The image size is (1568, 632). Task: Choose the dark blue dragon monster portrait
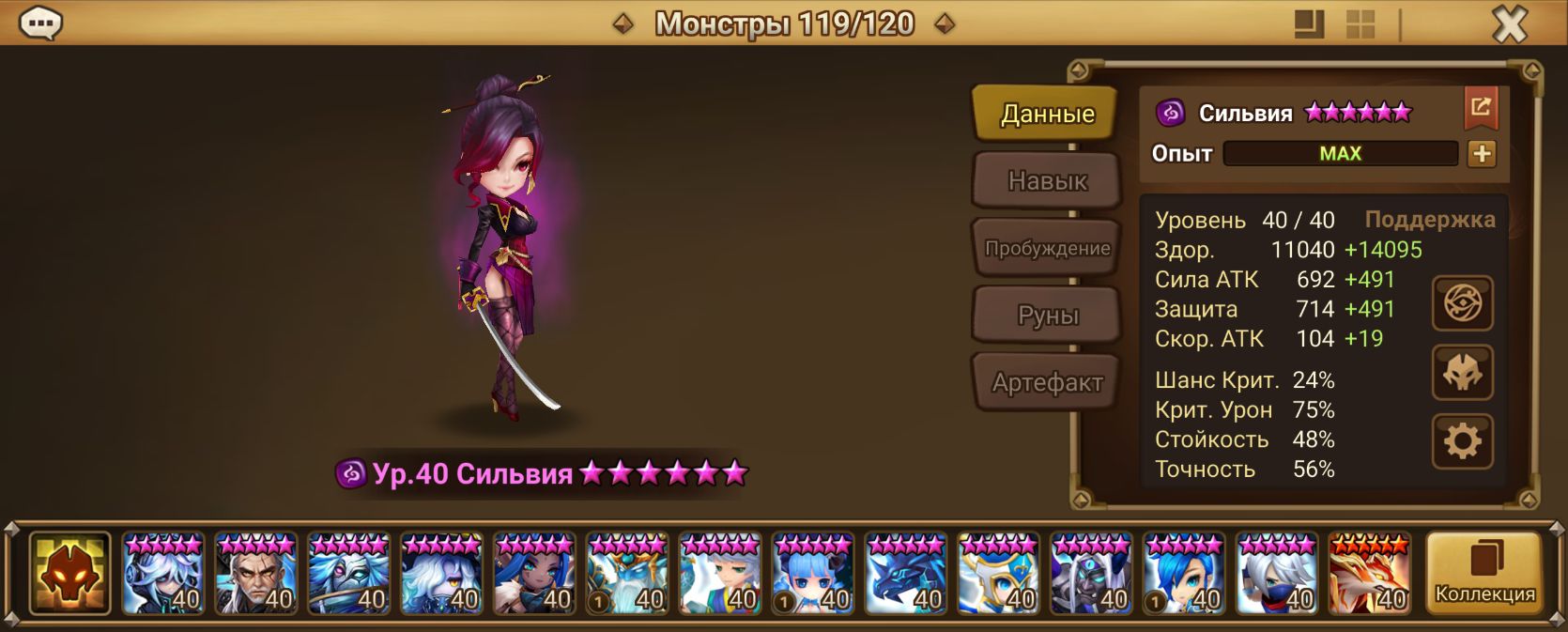point(905,574)
